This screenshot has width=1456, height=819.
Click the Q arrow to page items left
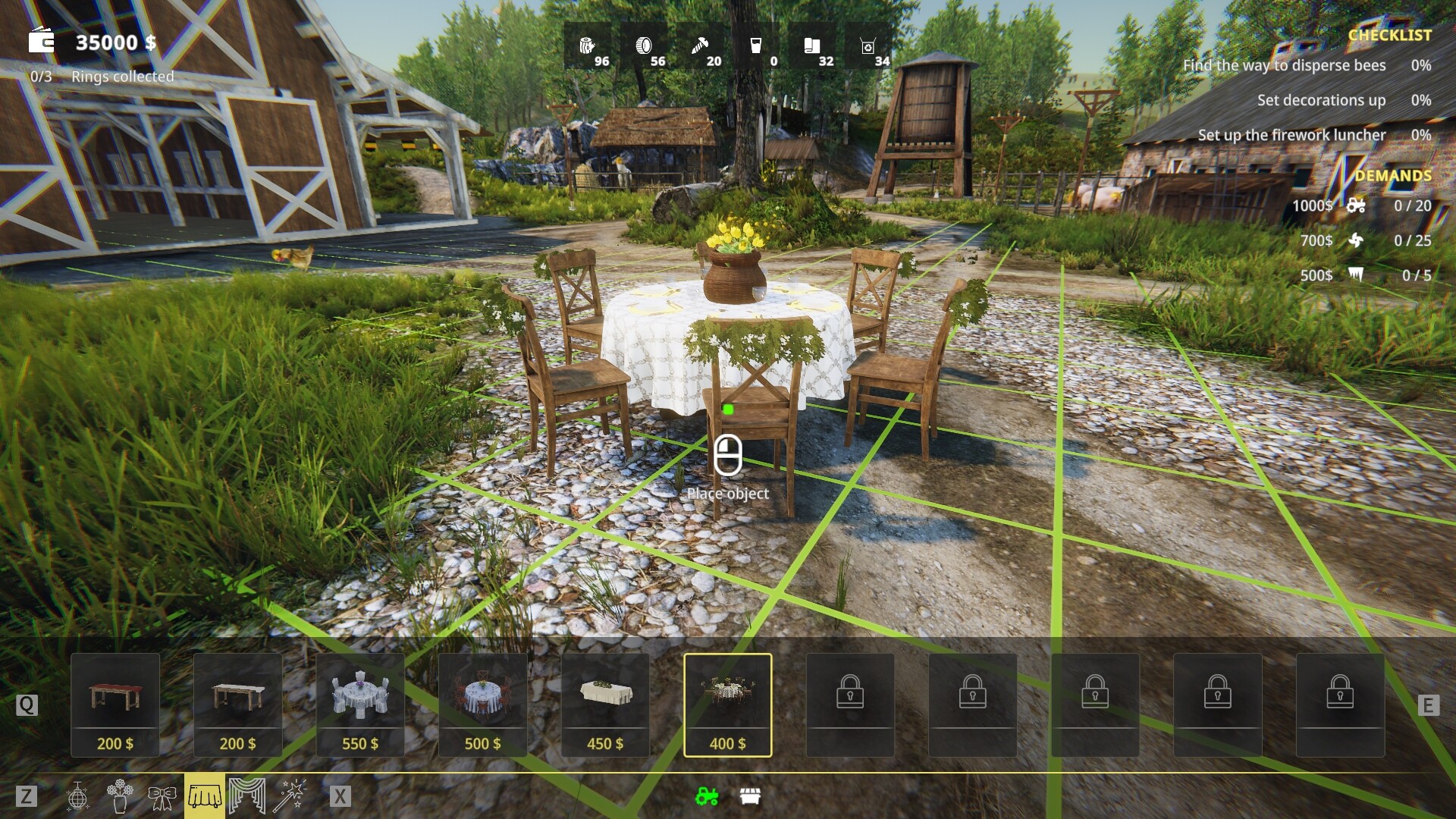(x=27, y=705)
